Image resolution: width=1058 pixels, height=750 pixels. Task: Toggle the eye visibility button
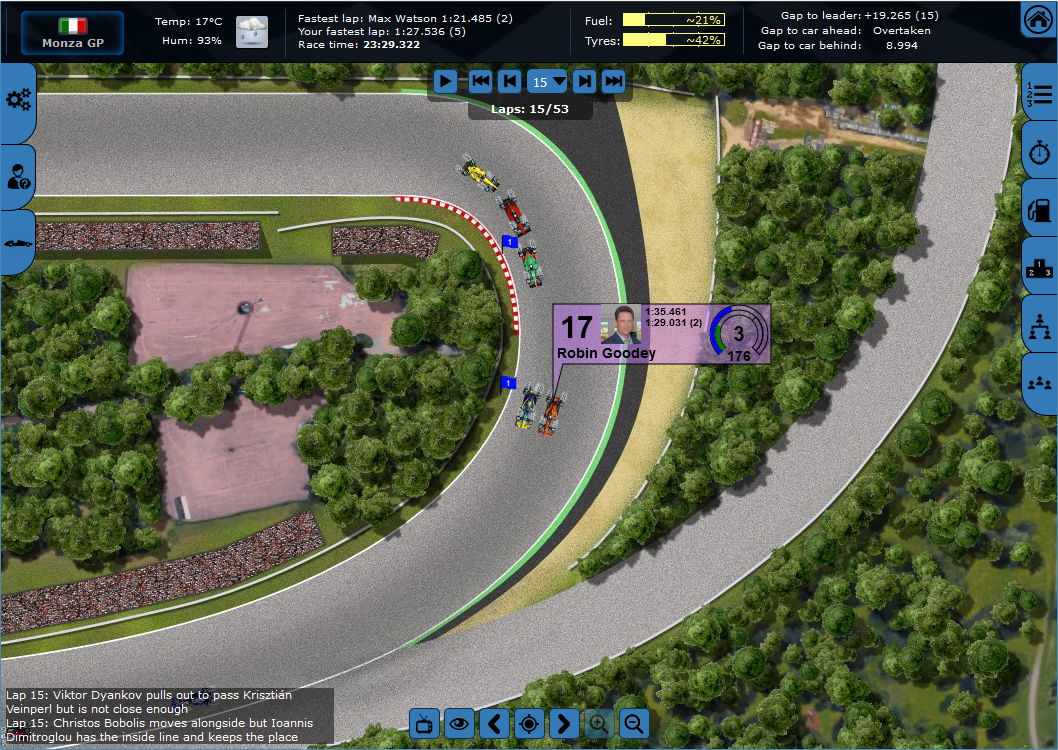[x=459, y=723]
